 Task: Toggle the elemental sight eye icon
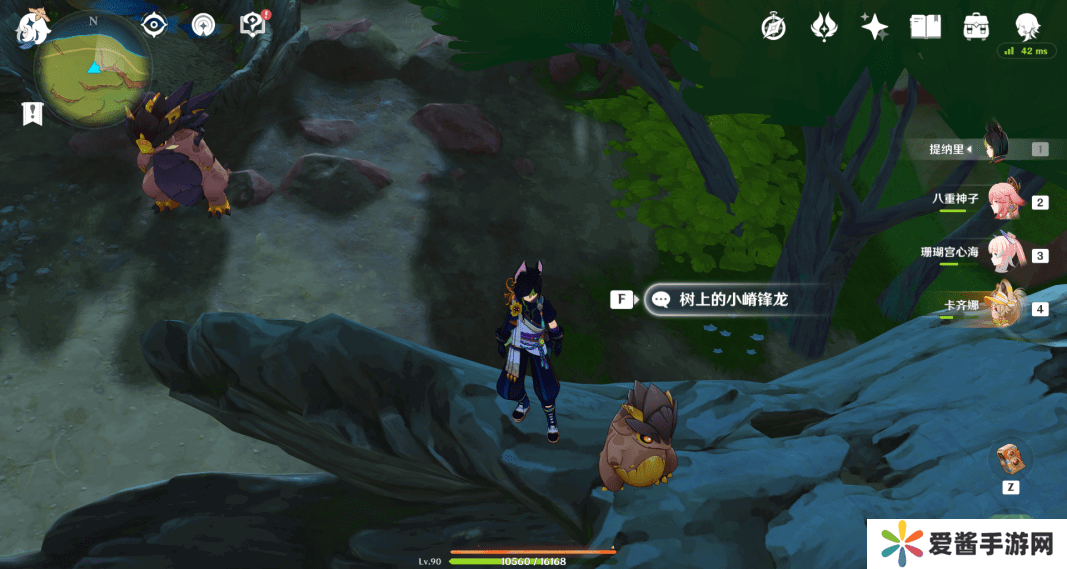154,24
